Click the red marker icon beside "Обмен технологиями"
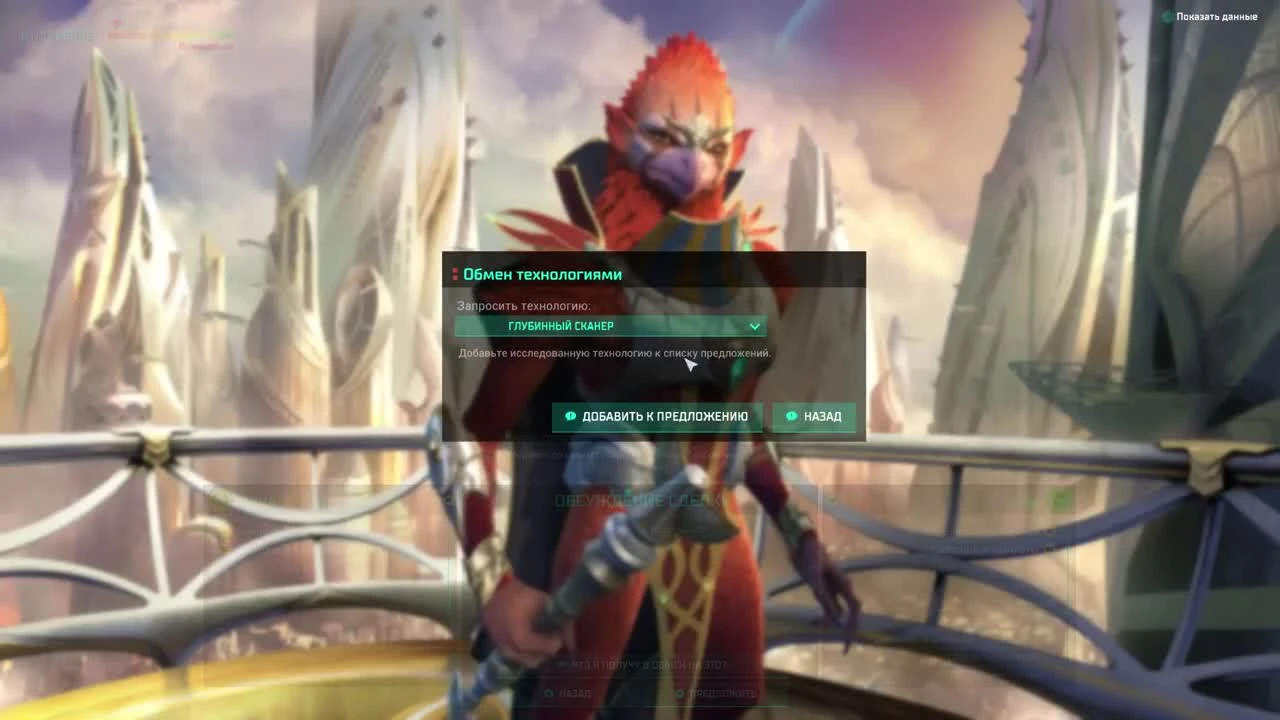The height and width of the screenshot is (720, 1280). 455,274
